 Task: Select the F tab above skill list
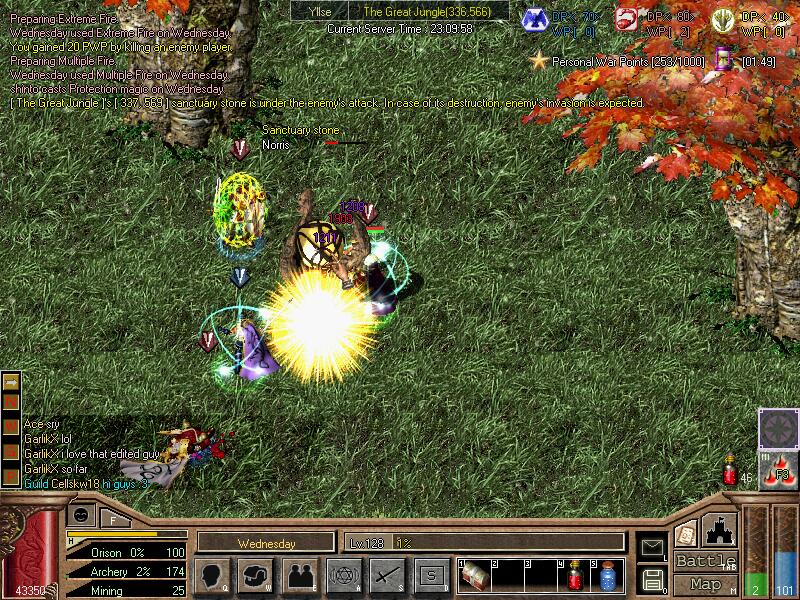113,518
